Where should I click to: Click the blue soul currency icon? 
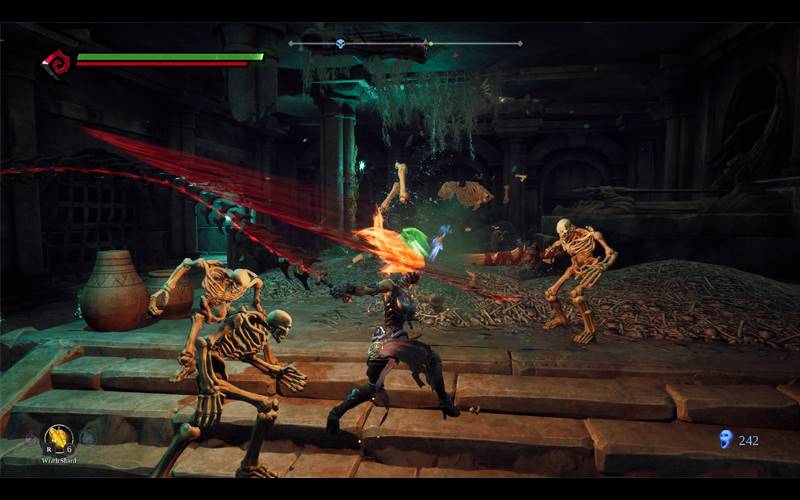coord(725,438)
